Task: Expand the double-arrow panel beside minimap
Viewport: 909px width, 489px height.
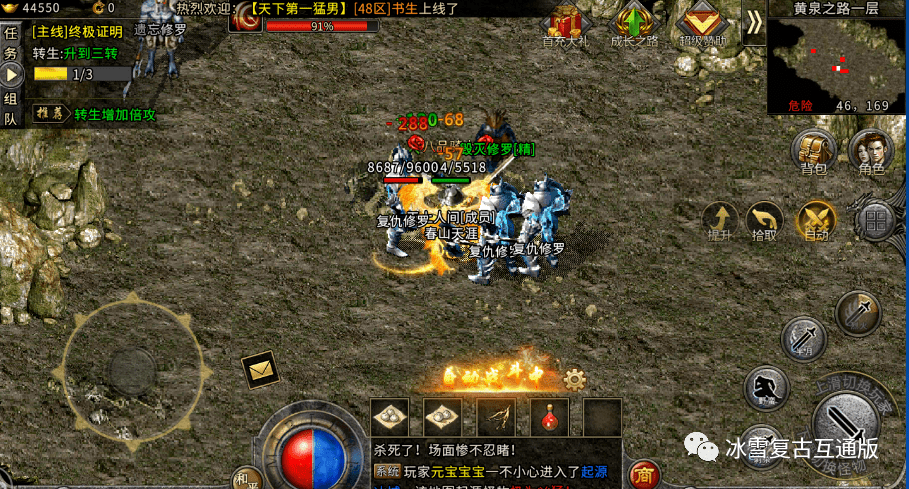Action: click(x=754, y=24)
